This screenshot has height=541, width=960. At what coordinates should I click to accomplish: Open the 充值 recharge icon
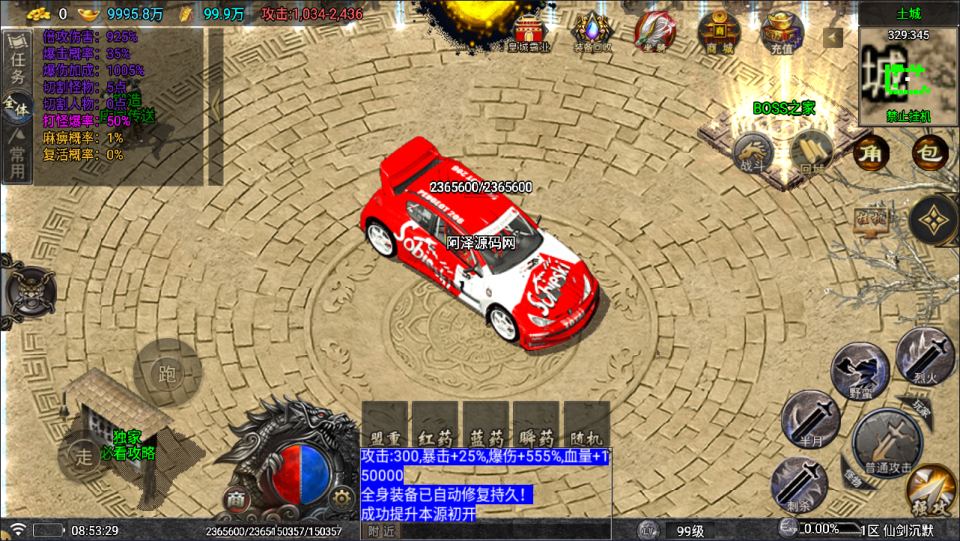click(x=782, y=32)
